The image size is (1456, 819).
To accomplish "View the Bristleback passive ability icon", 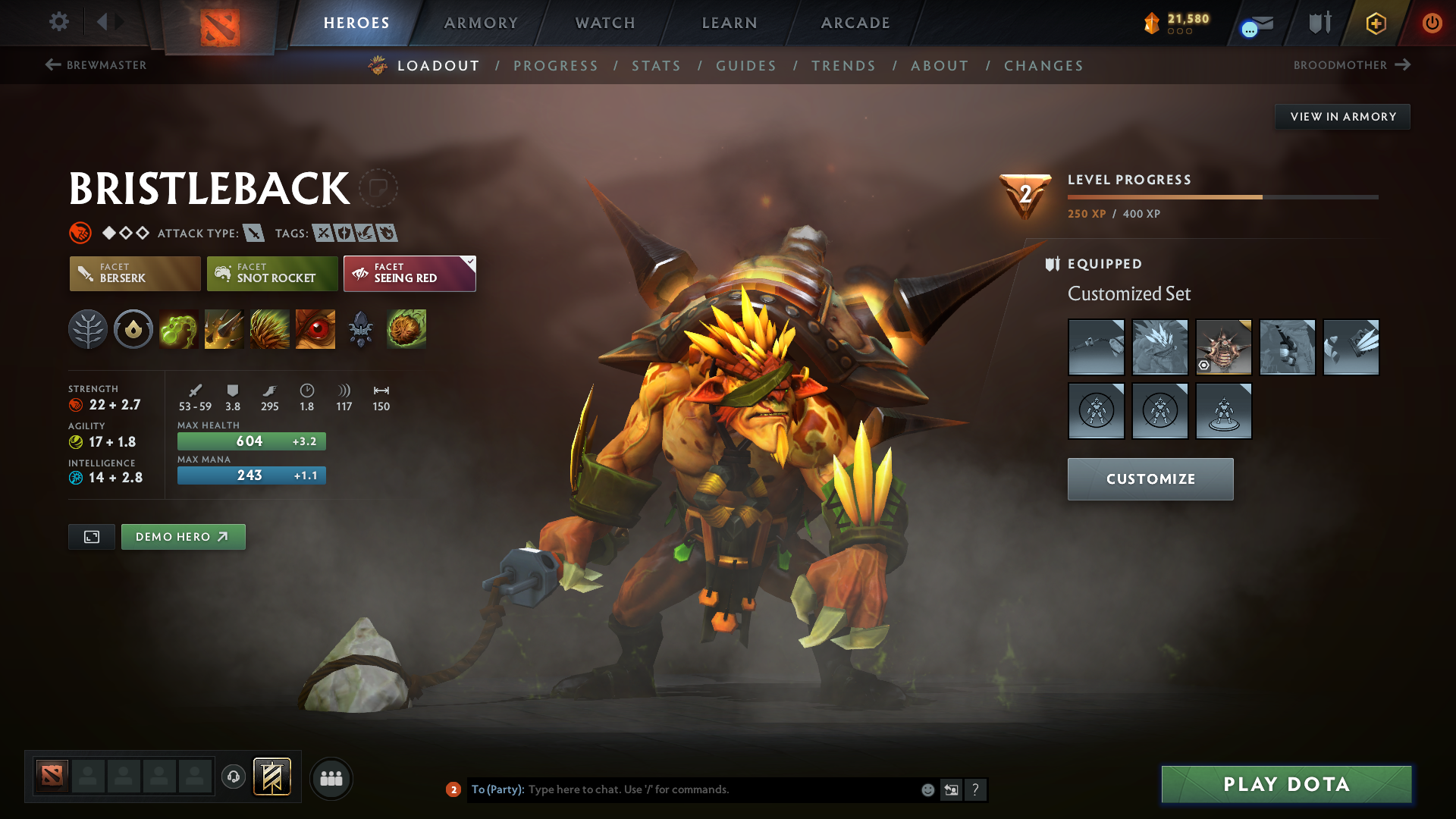I will [269, 329].
